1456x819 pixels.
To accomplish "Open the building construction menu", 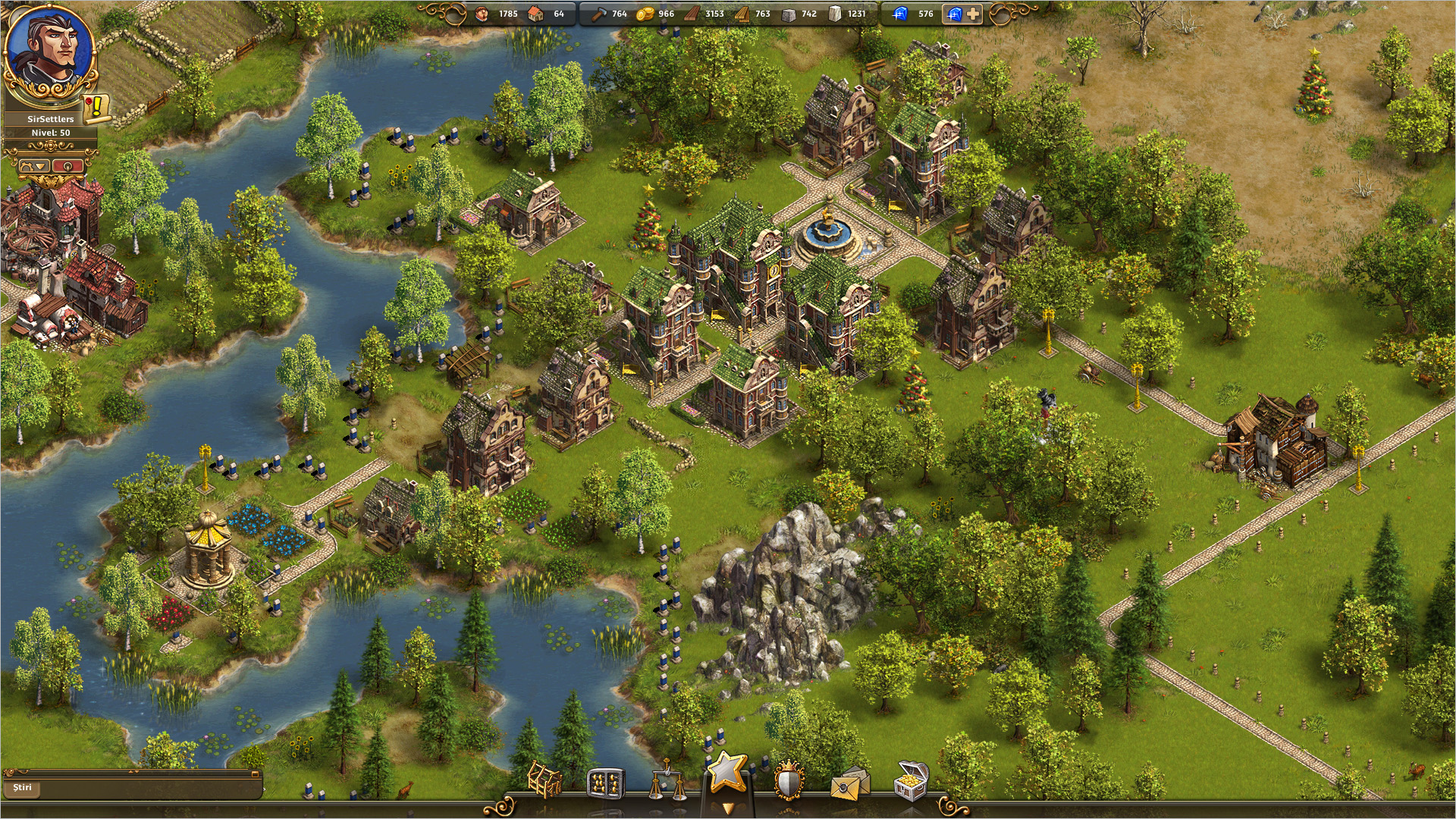I will coord(544,781).
